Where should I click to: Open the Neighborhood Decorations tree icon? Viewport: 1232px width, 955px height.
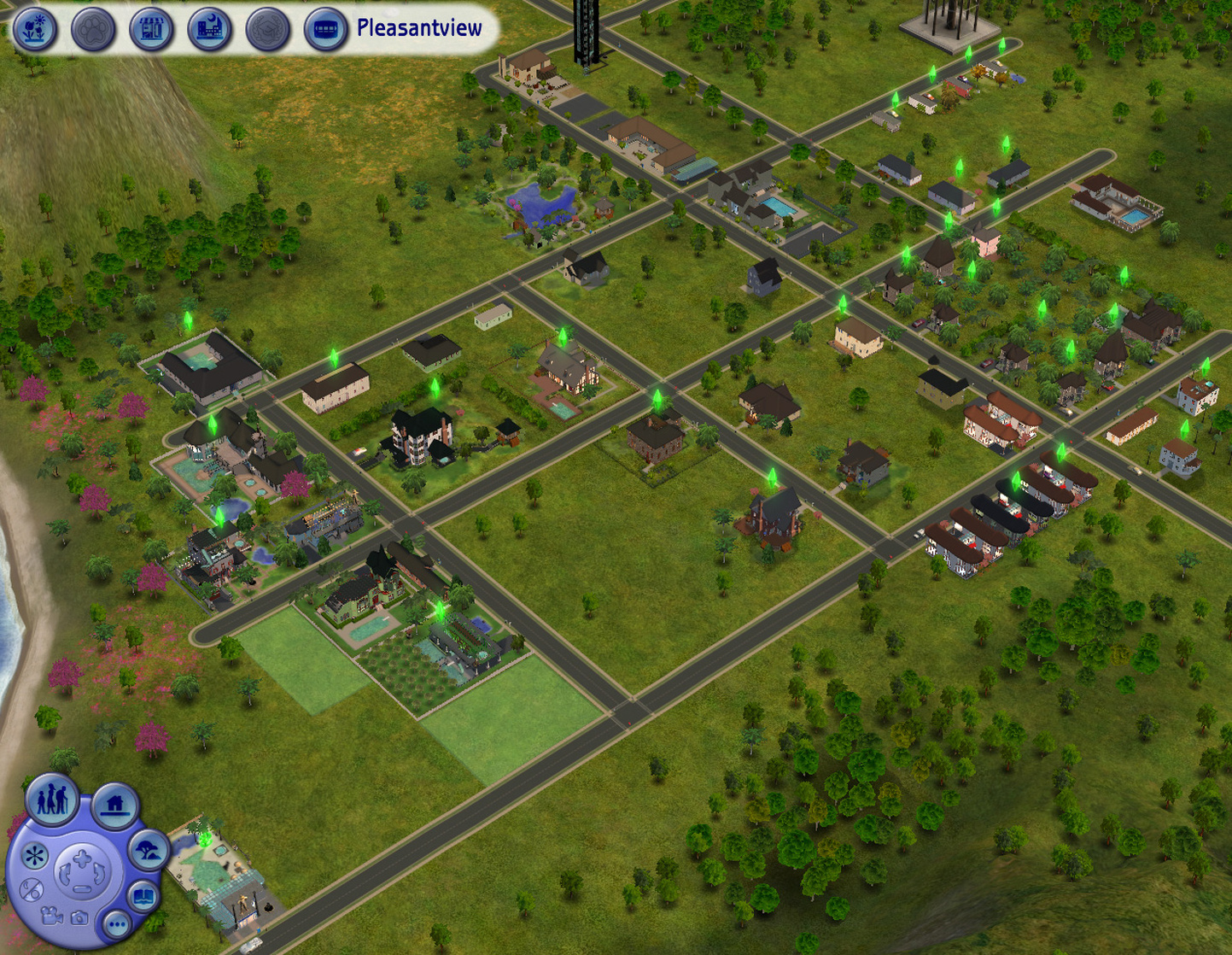pos(148,849)
